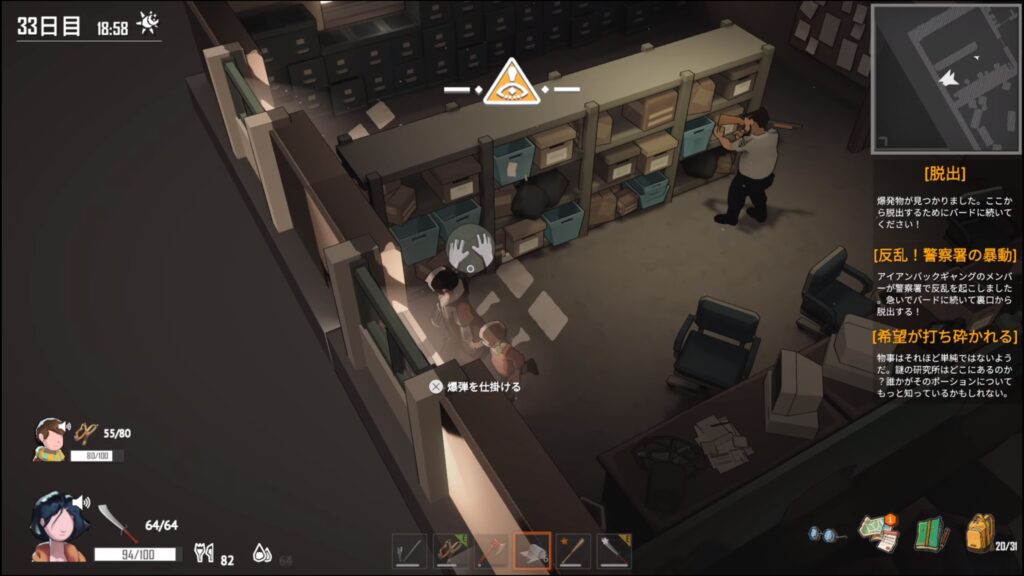Viewport: 1024px width, 576px height.
Task: Select the fire axe hotbar slot
Action: coord(492,551)
